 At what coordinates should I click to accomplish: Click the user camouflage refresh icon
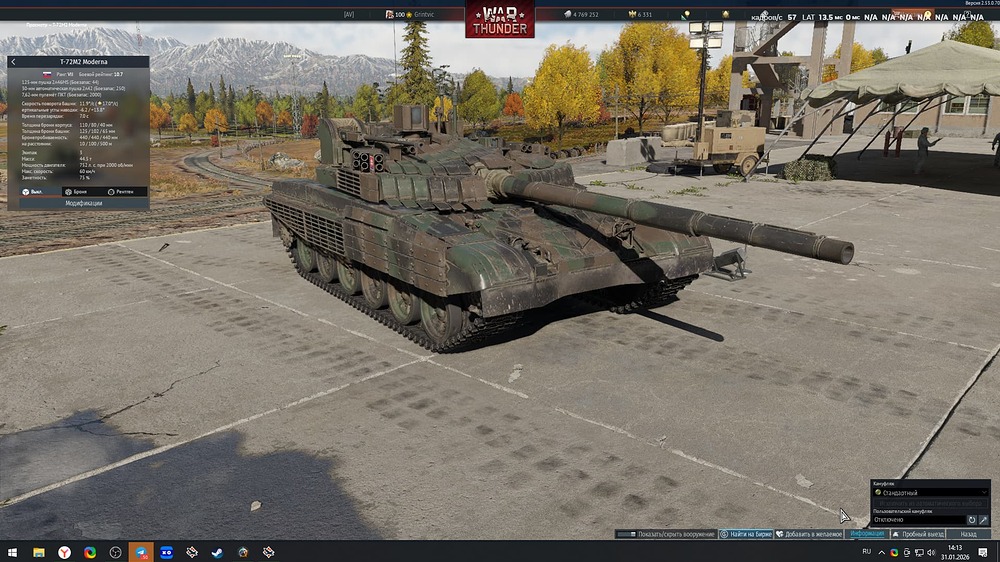[x=972, y=520]
